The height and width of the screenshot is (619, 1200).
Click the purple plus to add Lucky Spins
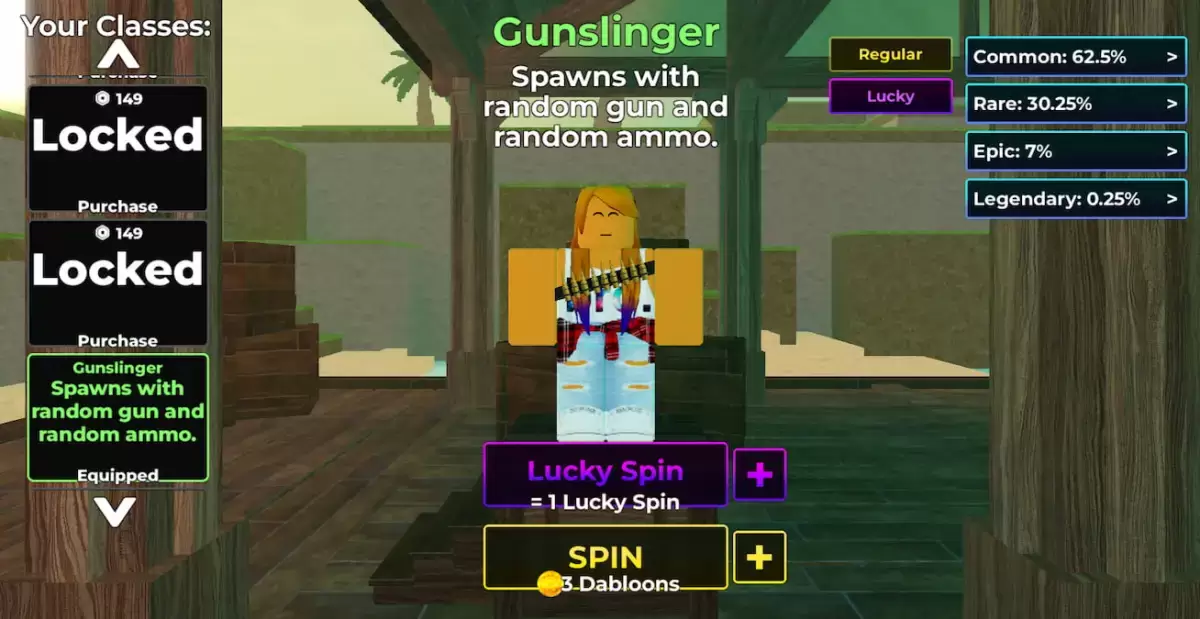(760, 474)
